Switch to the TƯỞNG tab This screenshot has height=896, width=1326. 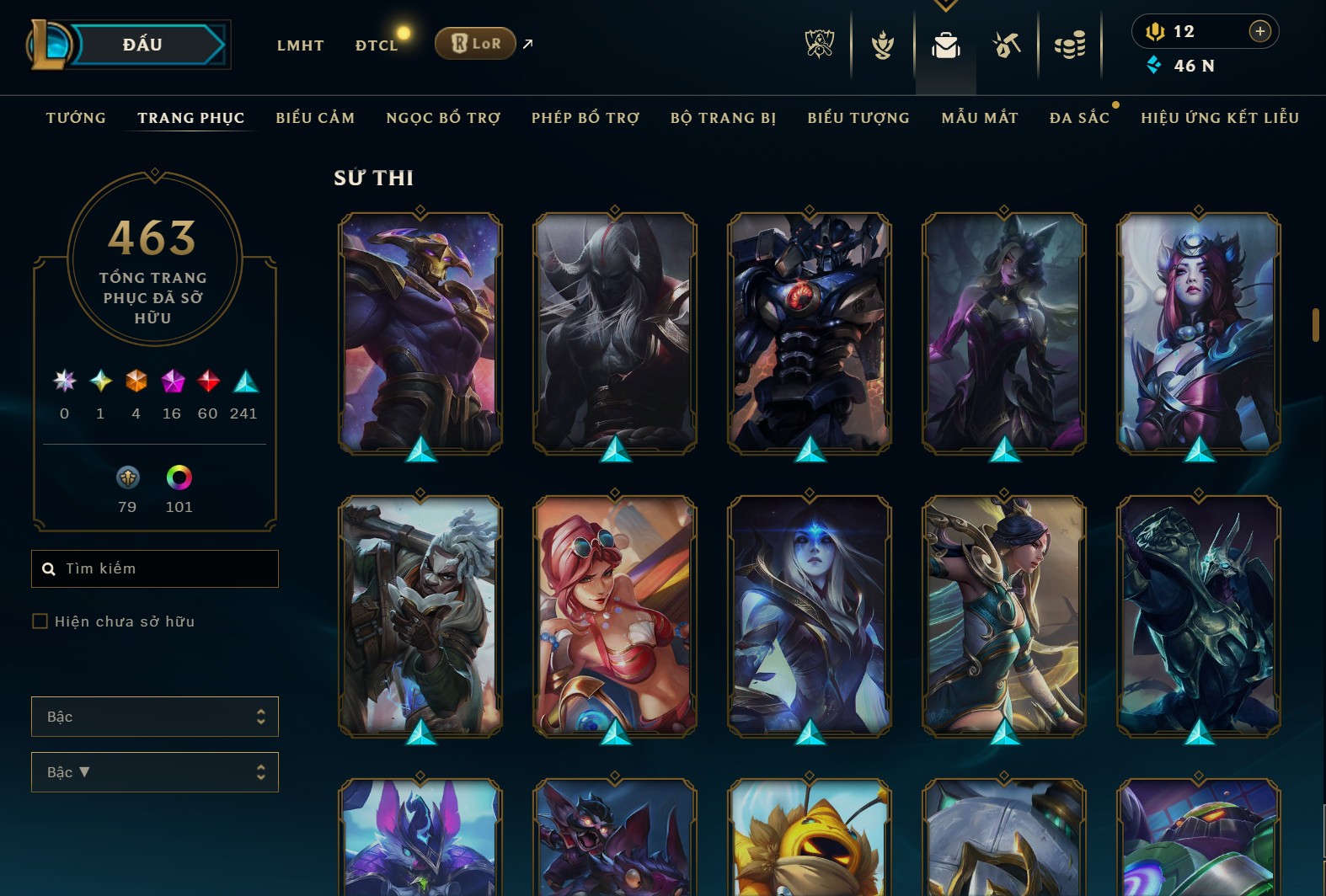tap(76, 118)
